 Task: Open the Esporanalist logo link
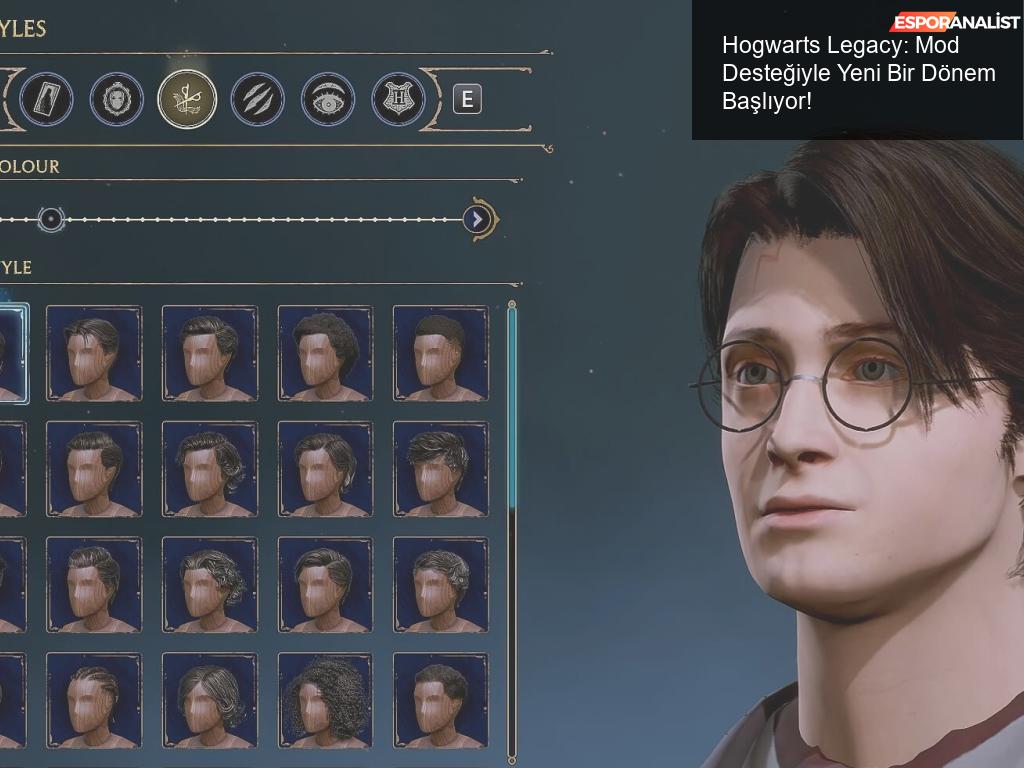click(x=955, y=22)
